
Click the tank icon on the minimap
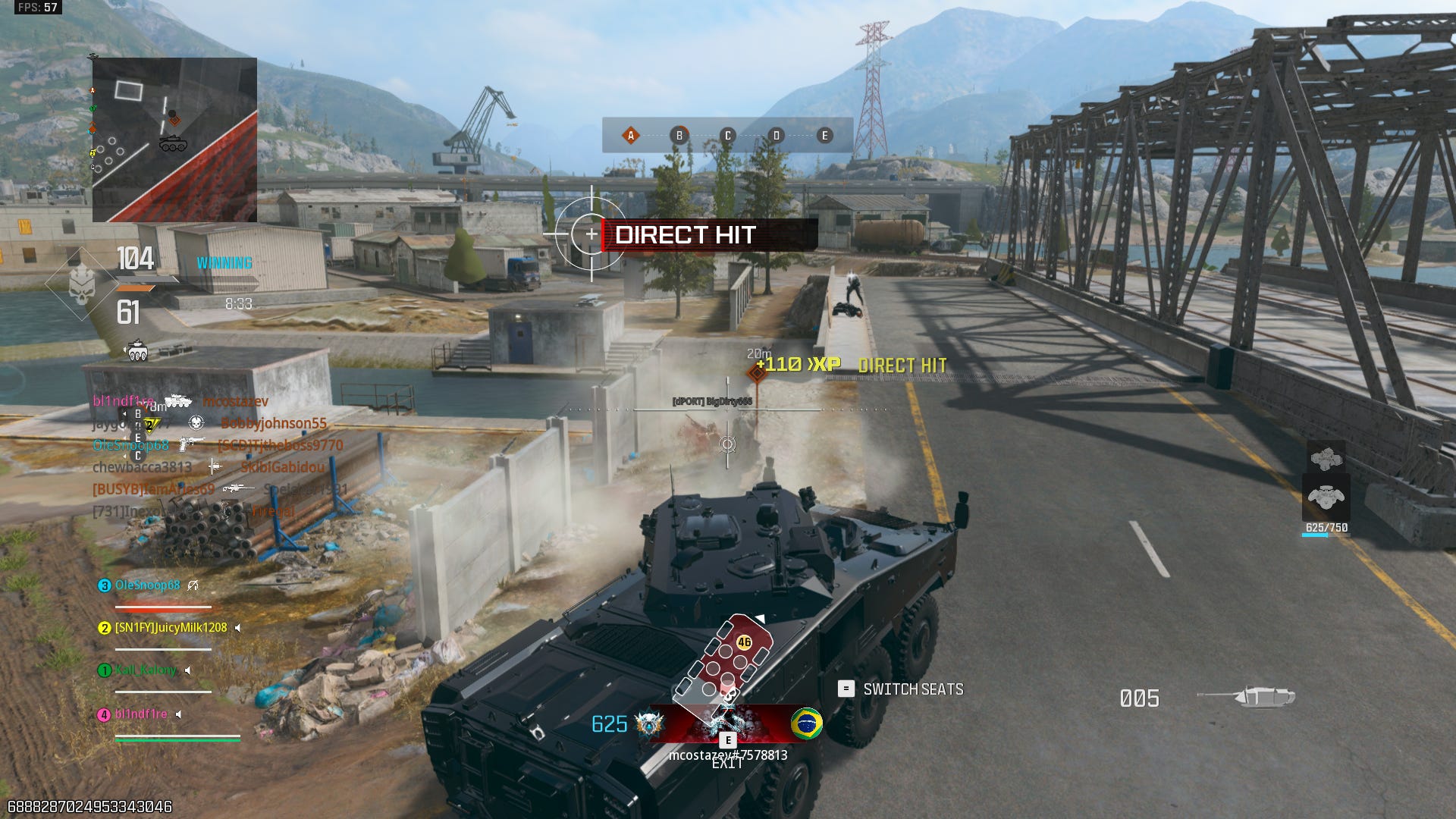(x=173, y=143)
